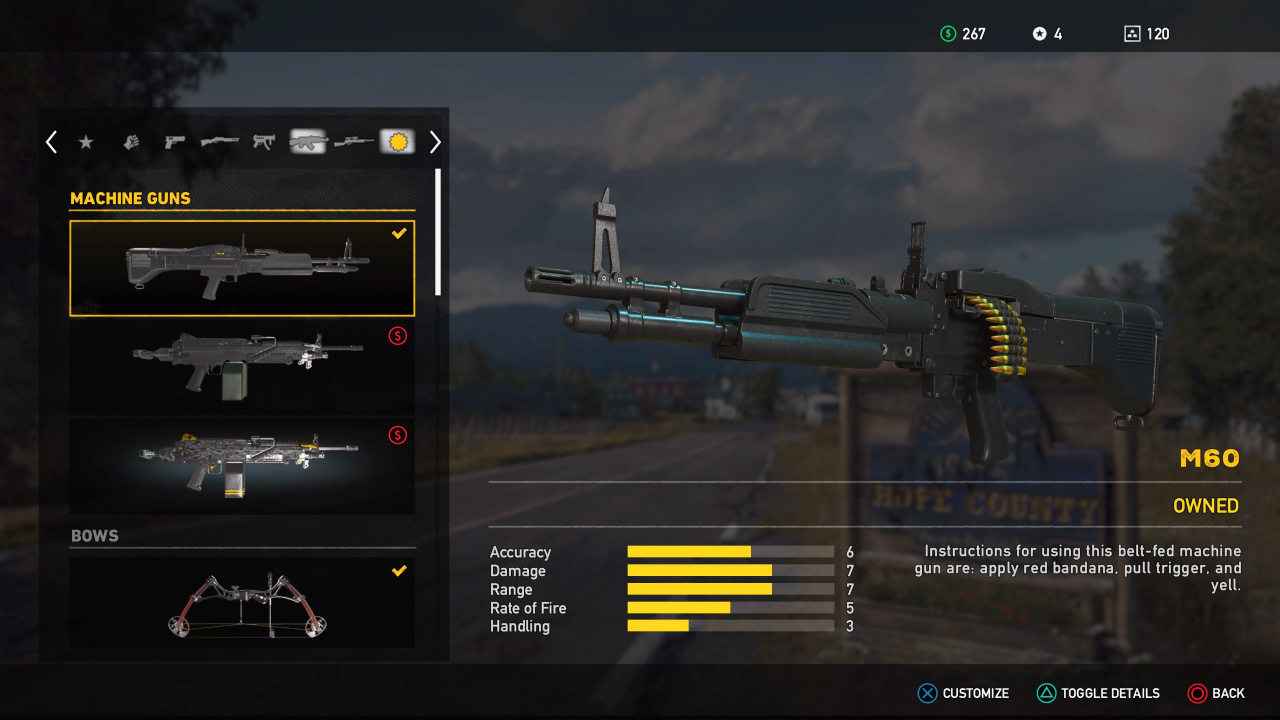The width and height of the screenshot is (1280, 720).
Task: Select the owned M60 machine gun tile
Action: tap(242, 268)
